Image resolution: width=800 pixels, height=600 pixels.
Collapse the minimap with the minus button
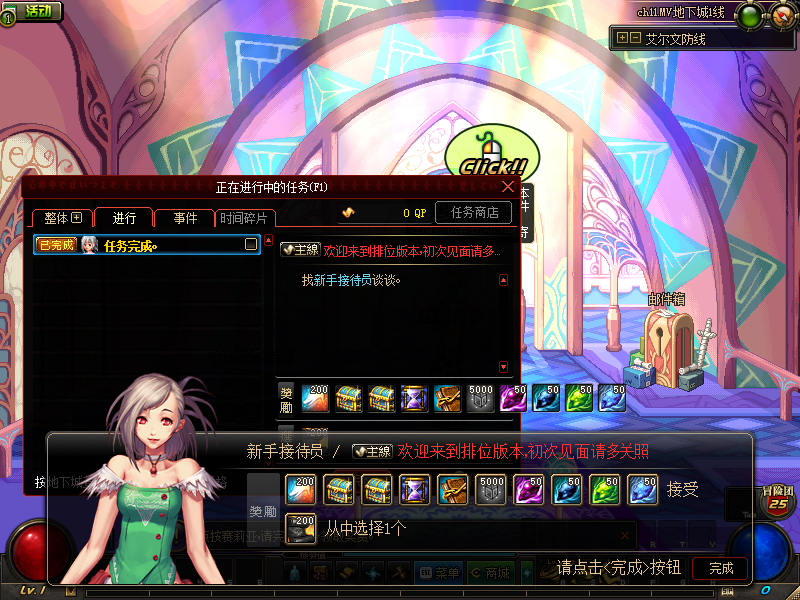pyautogui.click(x=635, y=38)
